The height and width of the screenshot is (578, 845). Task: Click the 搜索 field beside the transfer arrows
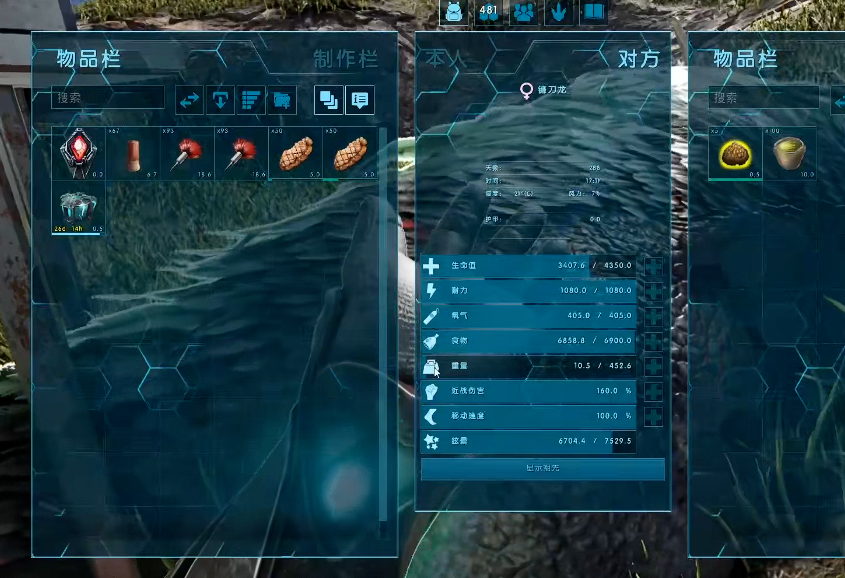108,98
